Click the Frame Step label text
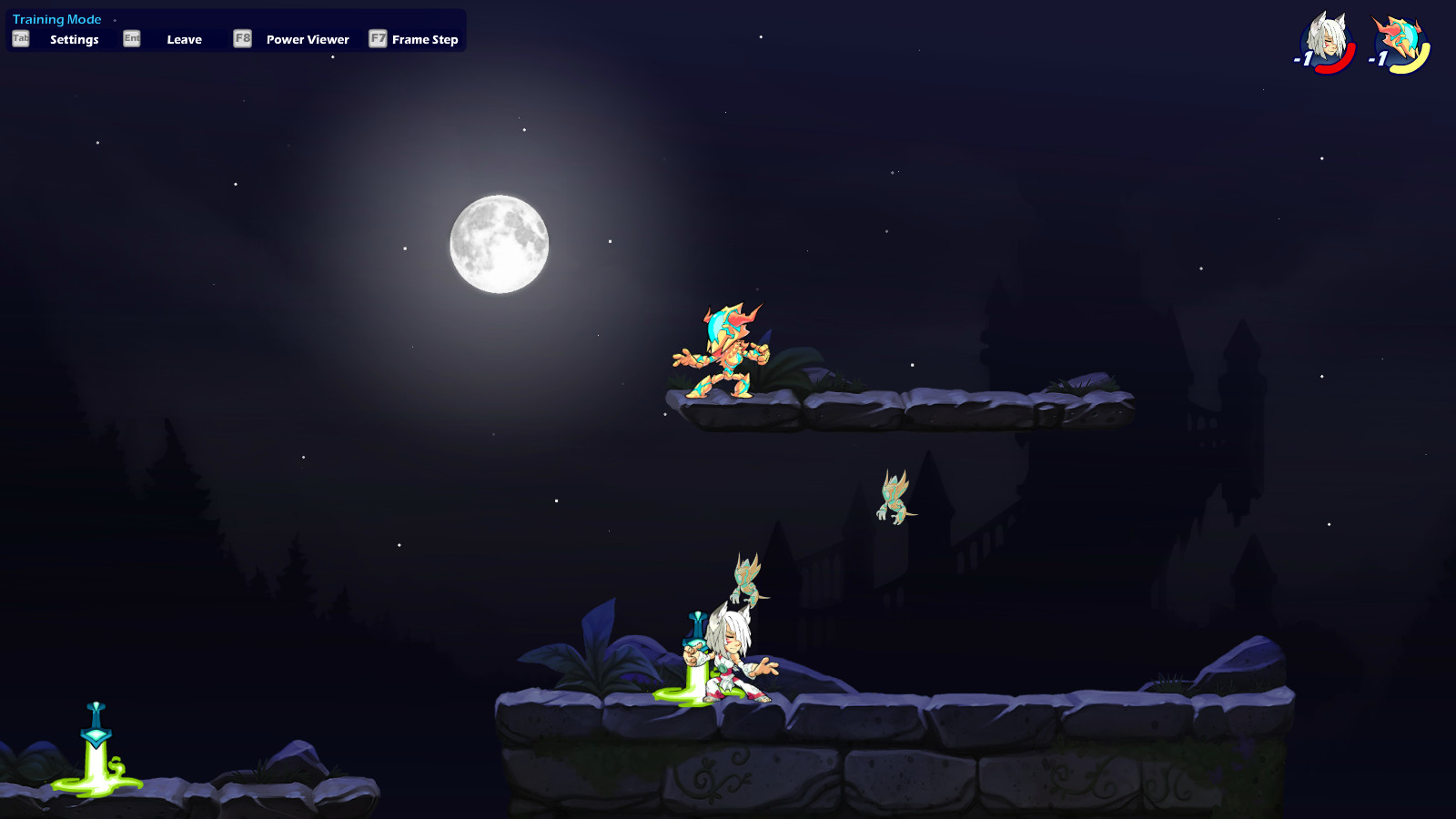 click(x=424, y=39)
